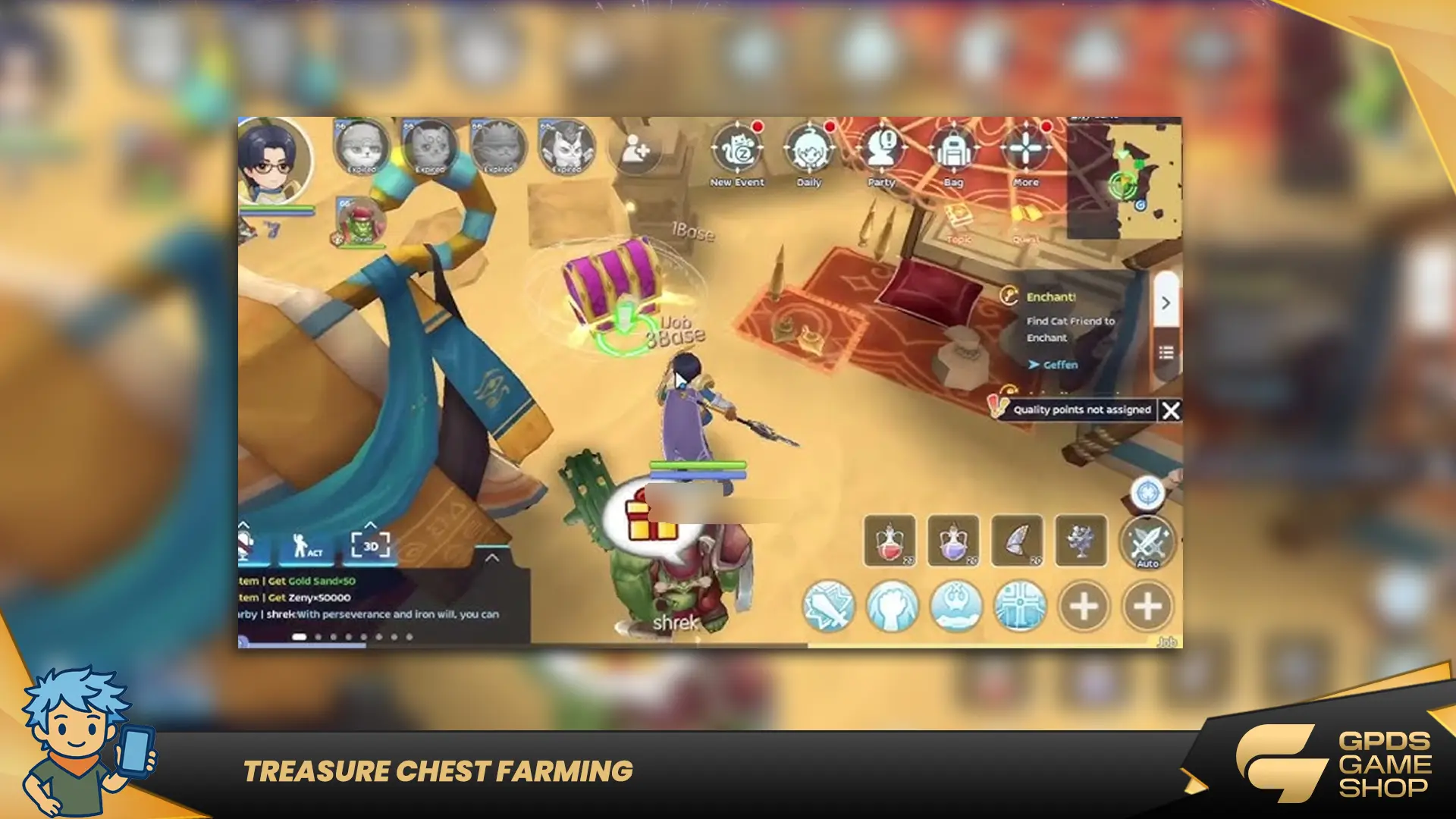Close the quality points notification
Screen dimensions: 1456x819
tap(1171, 410)
